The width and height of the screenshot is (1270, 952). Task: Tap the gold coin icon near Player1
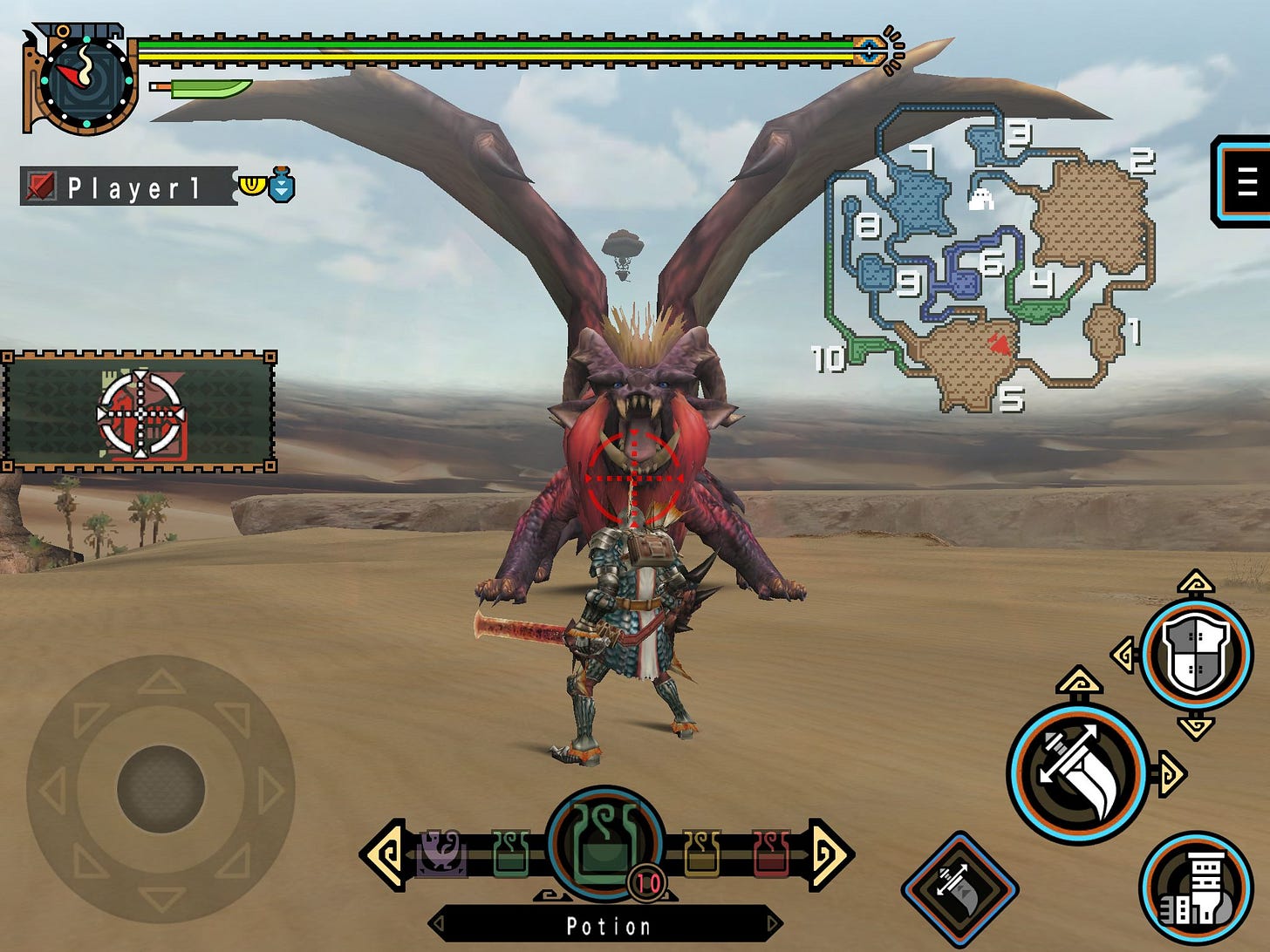coord(251,184)
